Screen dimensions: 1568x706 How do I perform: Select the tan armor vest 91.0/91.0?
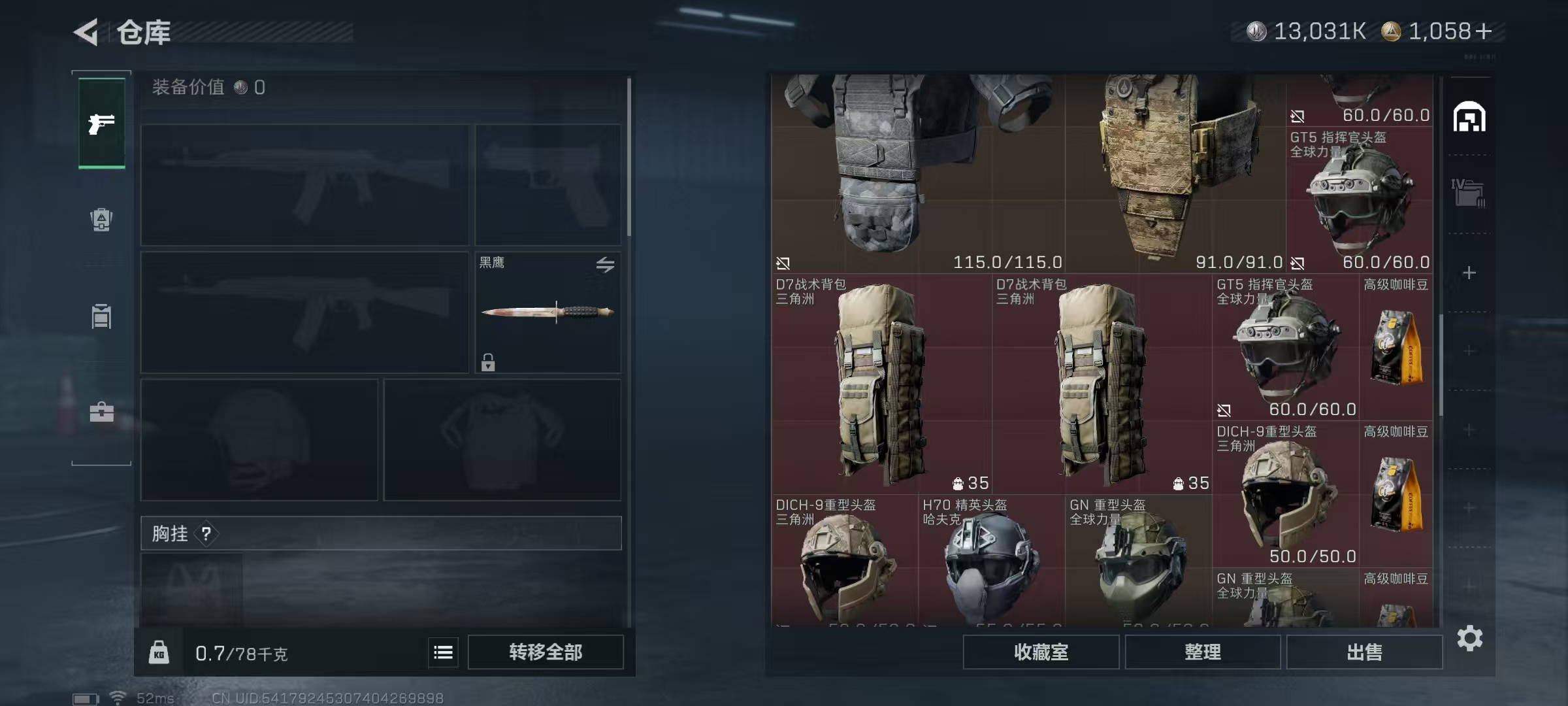click(x=1175, y=173)
